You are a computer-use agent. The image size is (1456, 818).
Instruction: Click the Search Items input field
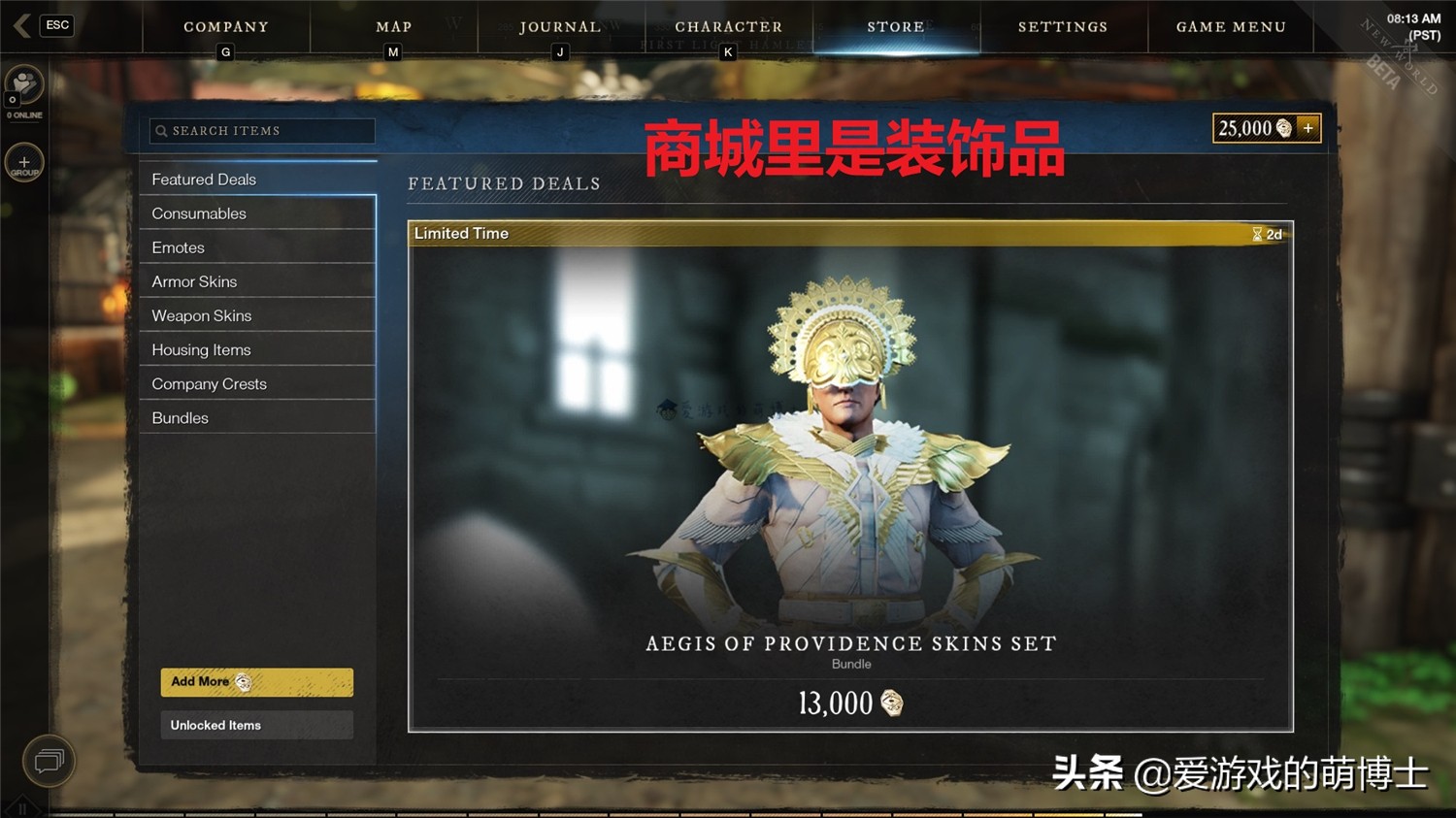tap(262, 130)
